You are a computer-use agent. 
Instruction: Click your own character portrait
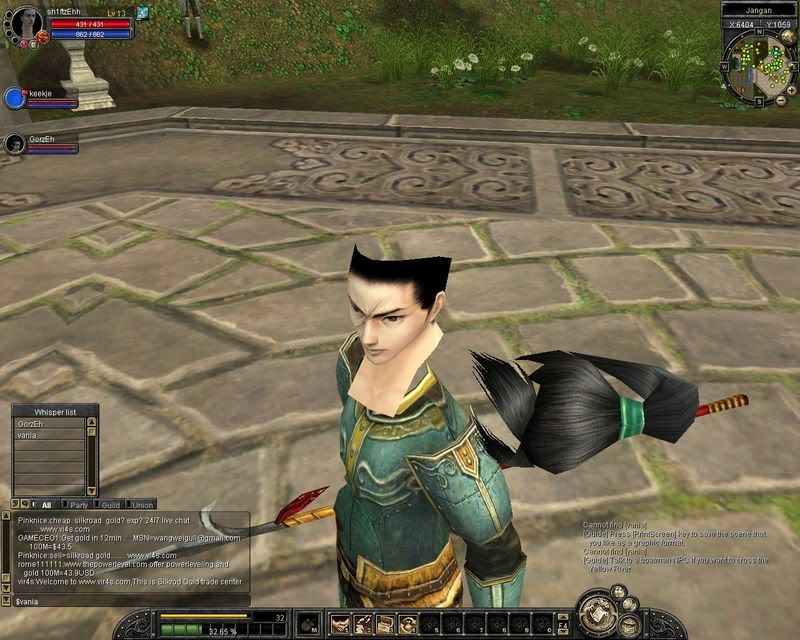tap(24, 22)
